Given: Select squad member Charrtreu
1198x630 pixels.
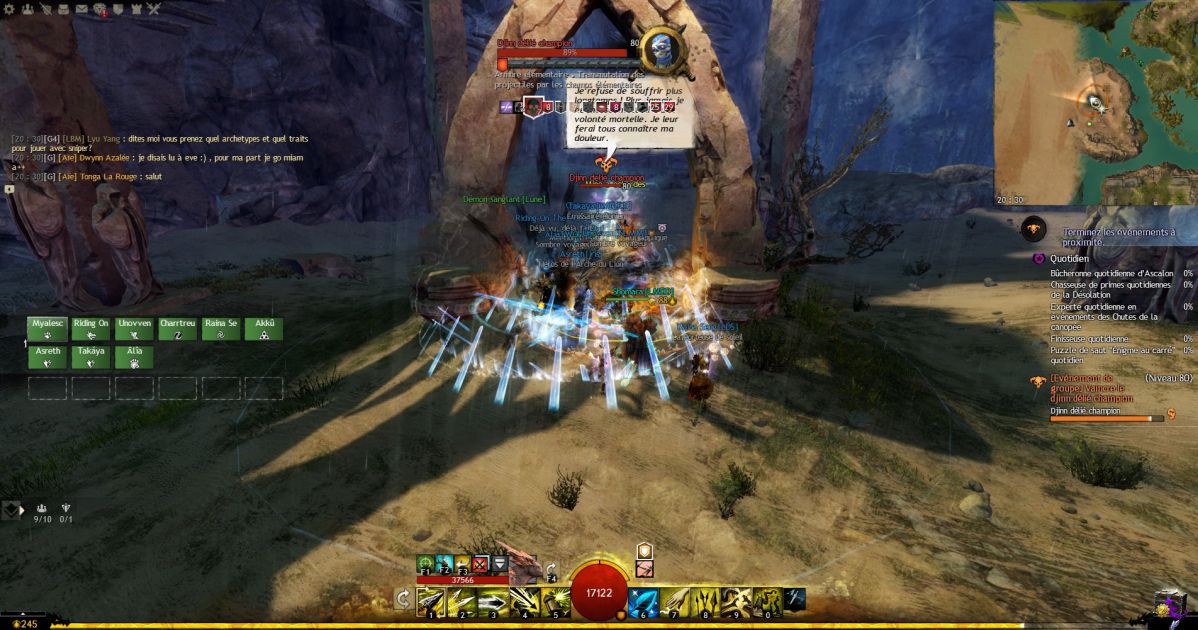Looking at the screenshot, I should click(177, 329).
